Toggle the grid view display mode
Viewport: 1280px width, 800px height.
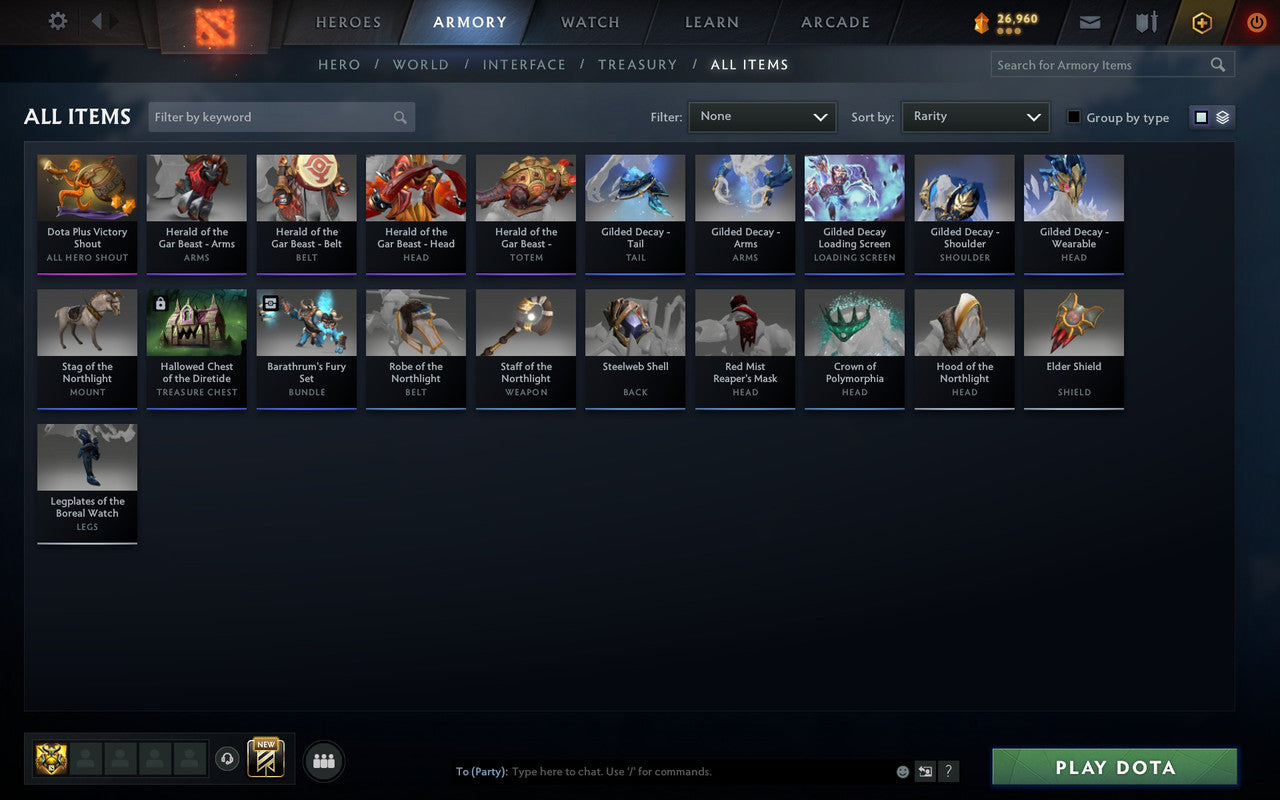point(1203,117)
